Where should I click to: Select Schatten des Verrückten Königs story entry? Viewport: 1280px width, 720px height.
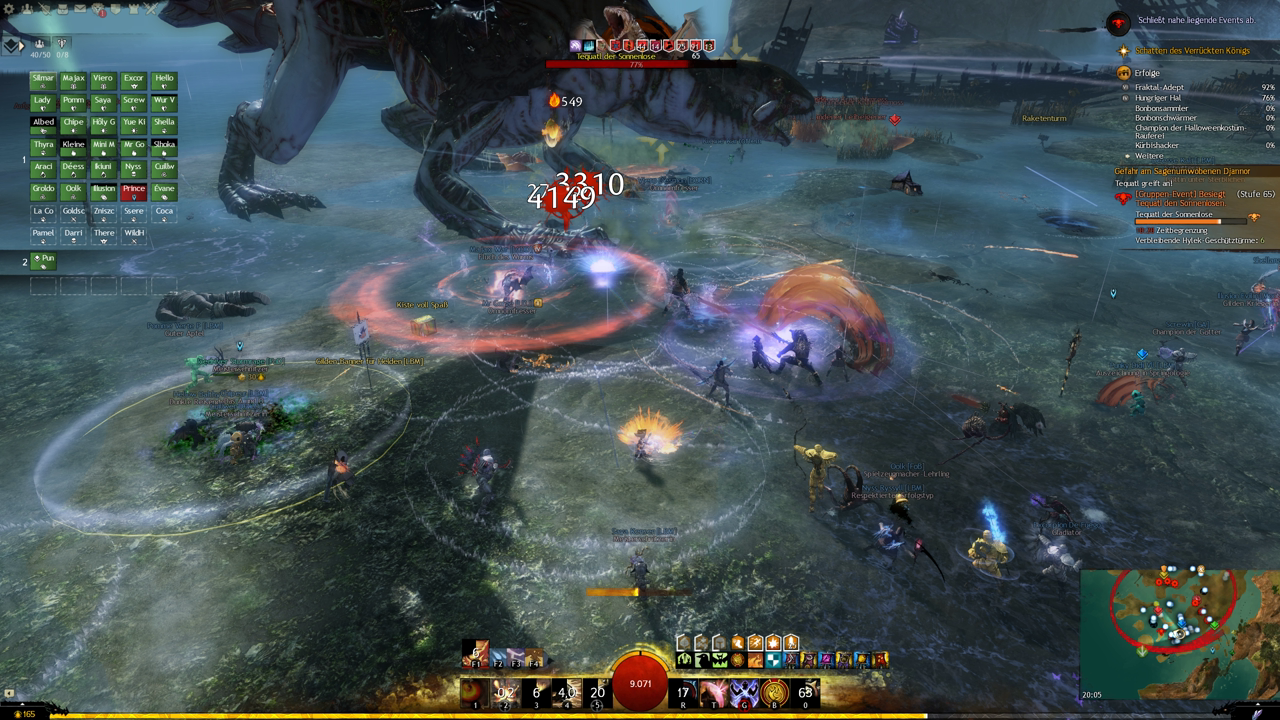1192,50
